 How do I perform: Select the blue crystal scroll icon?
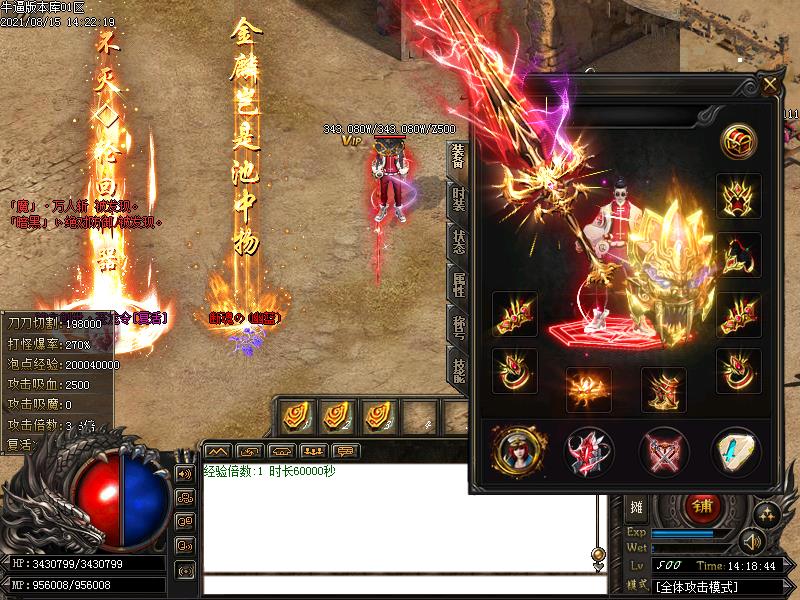736,450
